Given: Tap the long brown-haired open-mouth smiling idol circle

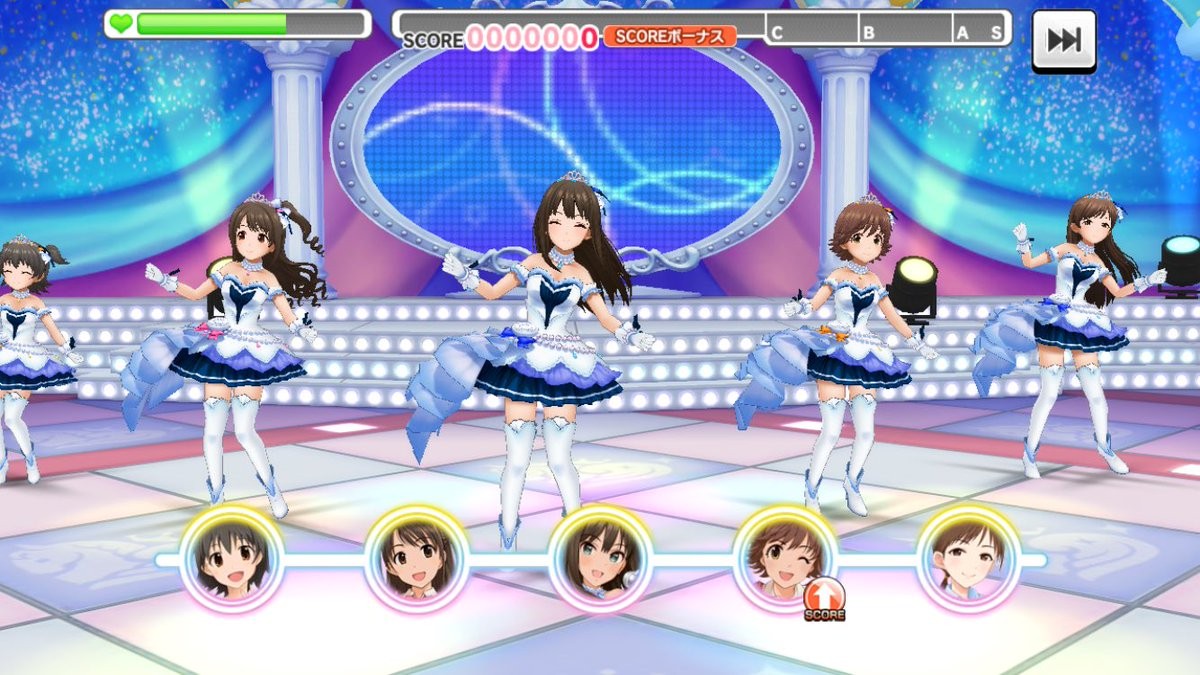Looking at the screenshot, I should [x=416, y=558].
